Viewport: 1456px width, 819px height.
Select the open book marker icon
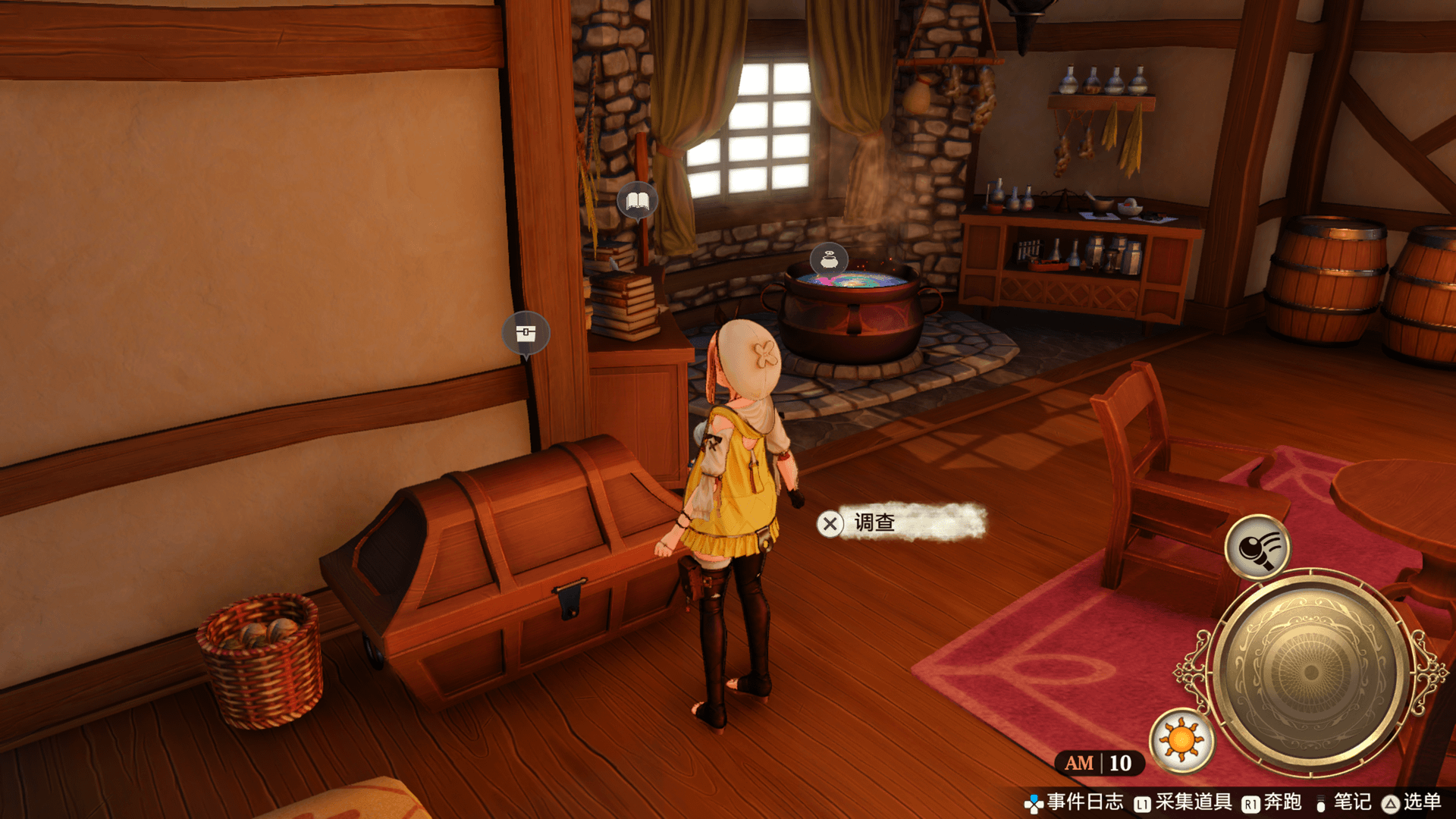pos(637,201)
